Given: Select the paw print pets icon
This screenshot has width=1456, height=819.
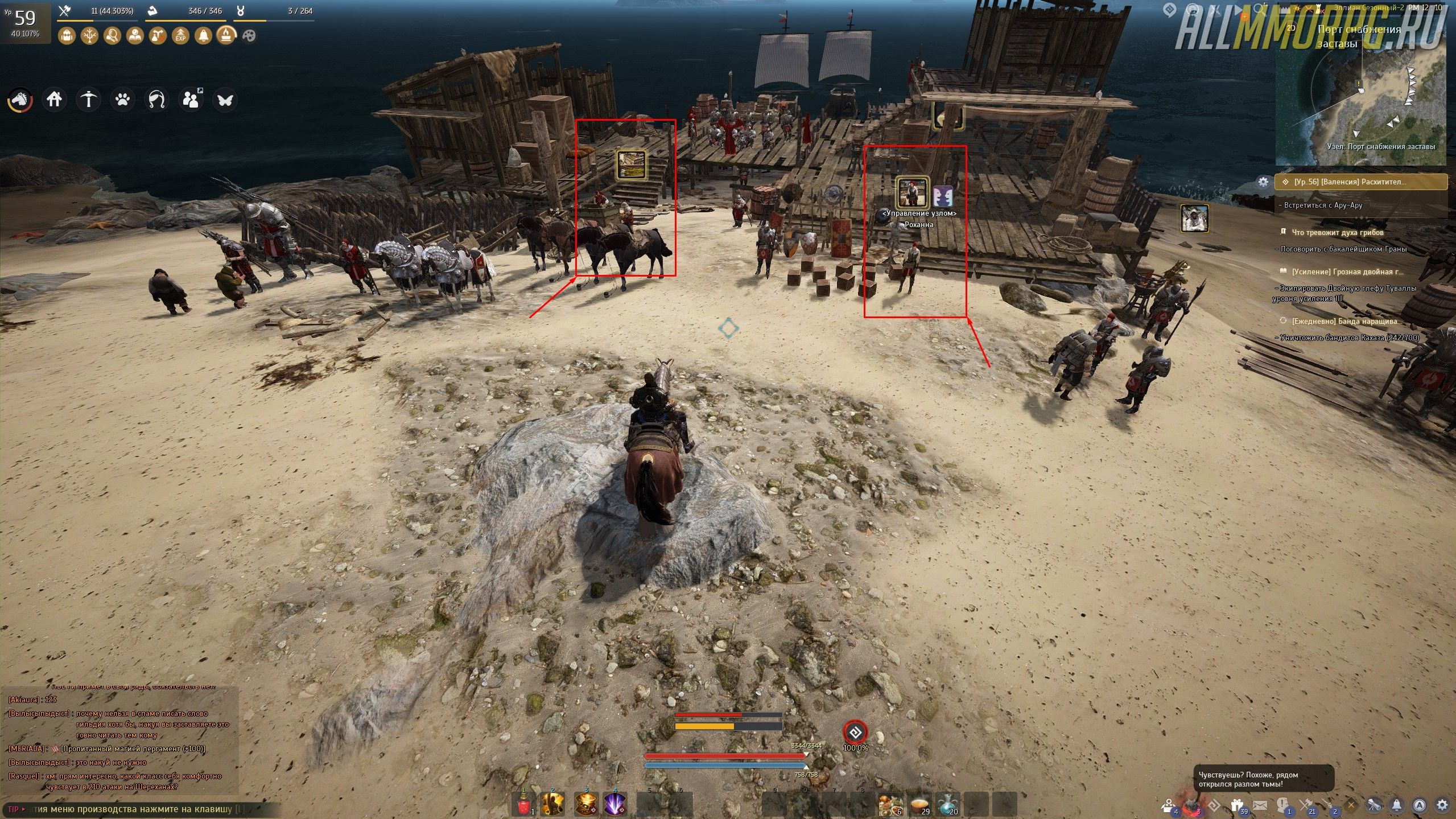Looking at the screenshot, I should pos(122,100).
